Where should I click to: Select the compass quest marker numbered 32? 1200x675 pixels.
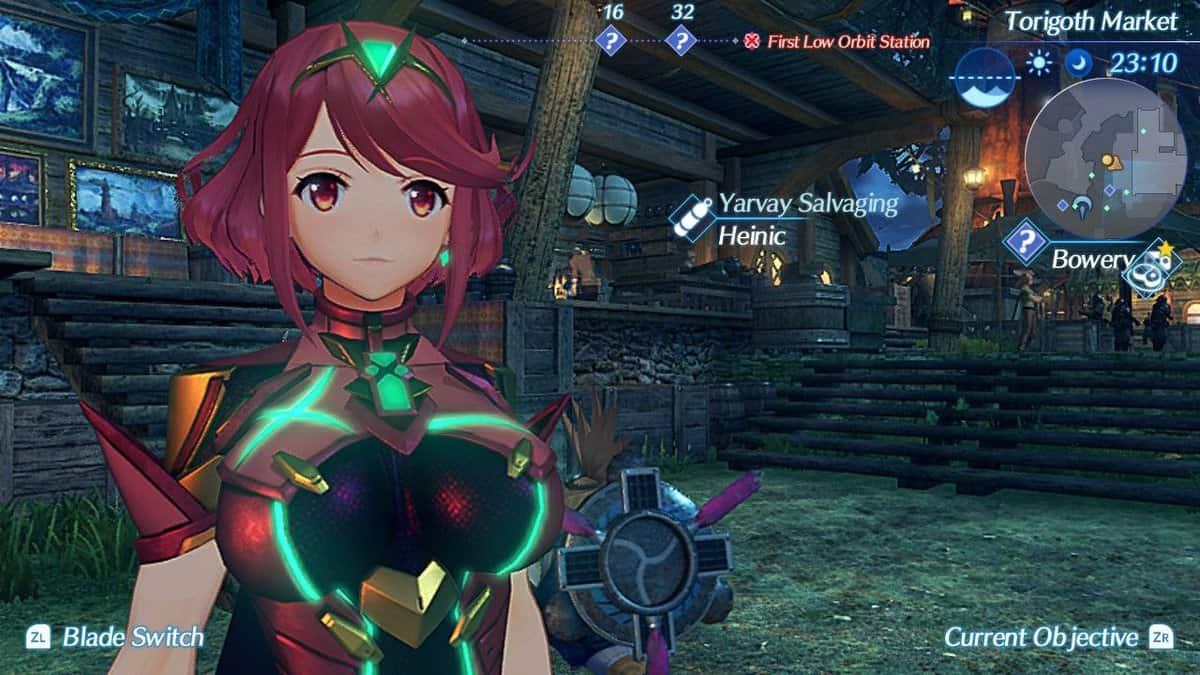pyautogui.click(x=681, y=41)
